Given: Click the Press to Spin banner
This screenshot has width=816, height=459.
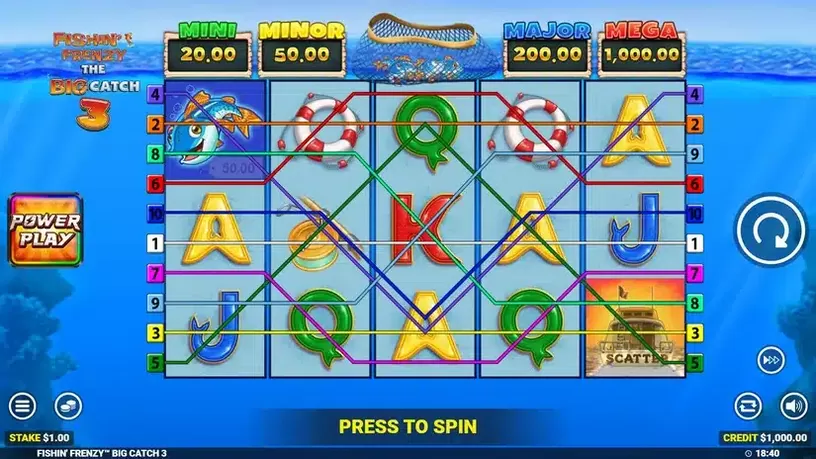Looking at the screenshot, I should [x=407, y=426].
